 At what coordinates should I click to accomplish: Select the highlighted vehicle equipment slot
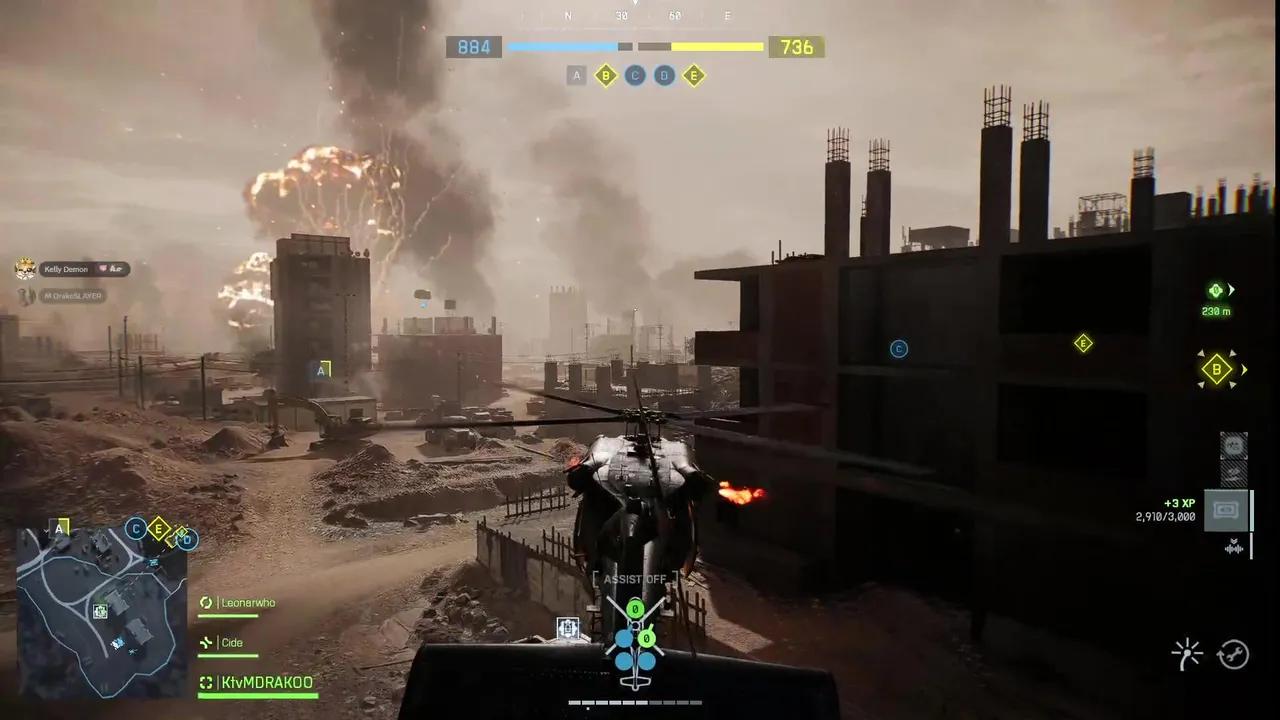pos(1225,511)
